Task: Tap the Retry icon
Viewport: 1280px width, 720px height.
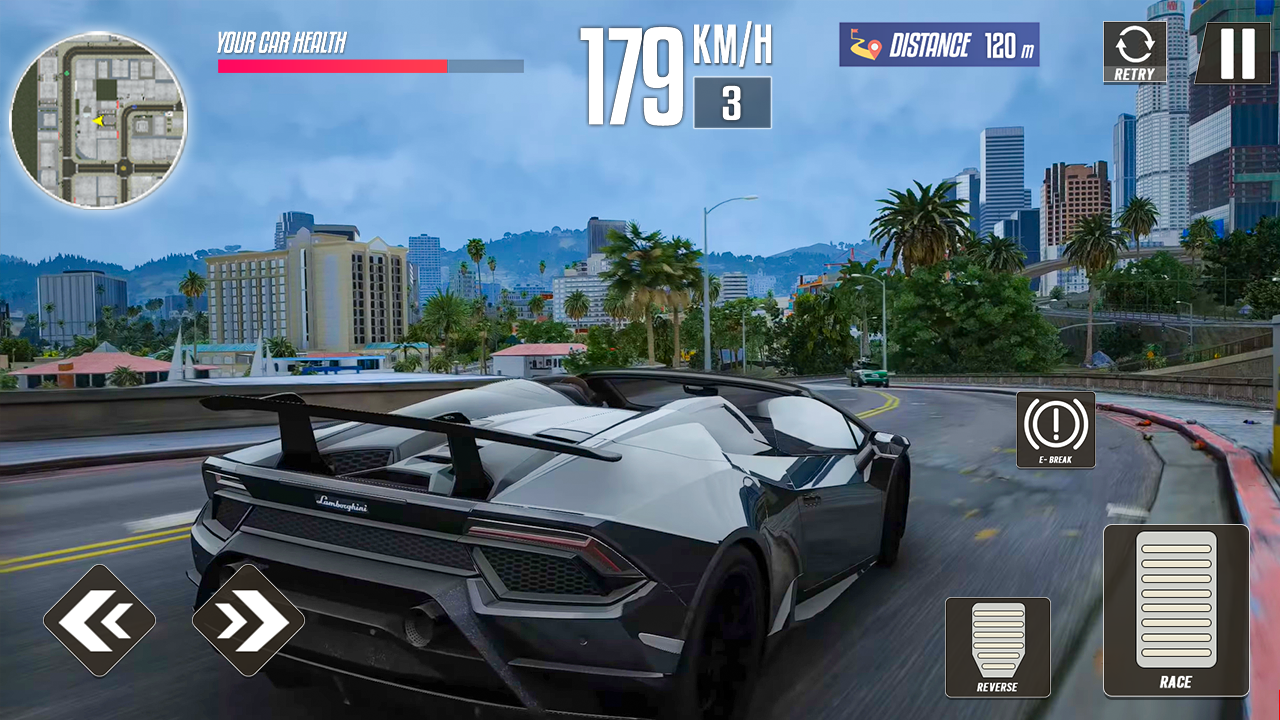Action: (1133, 50)
